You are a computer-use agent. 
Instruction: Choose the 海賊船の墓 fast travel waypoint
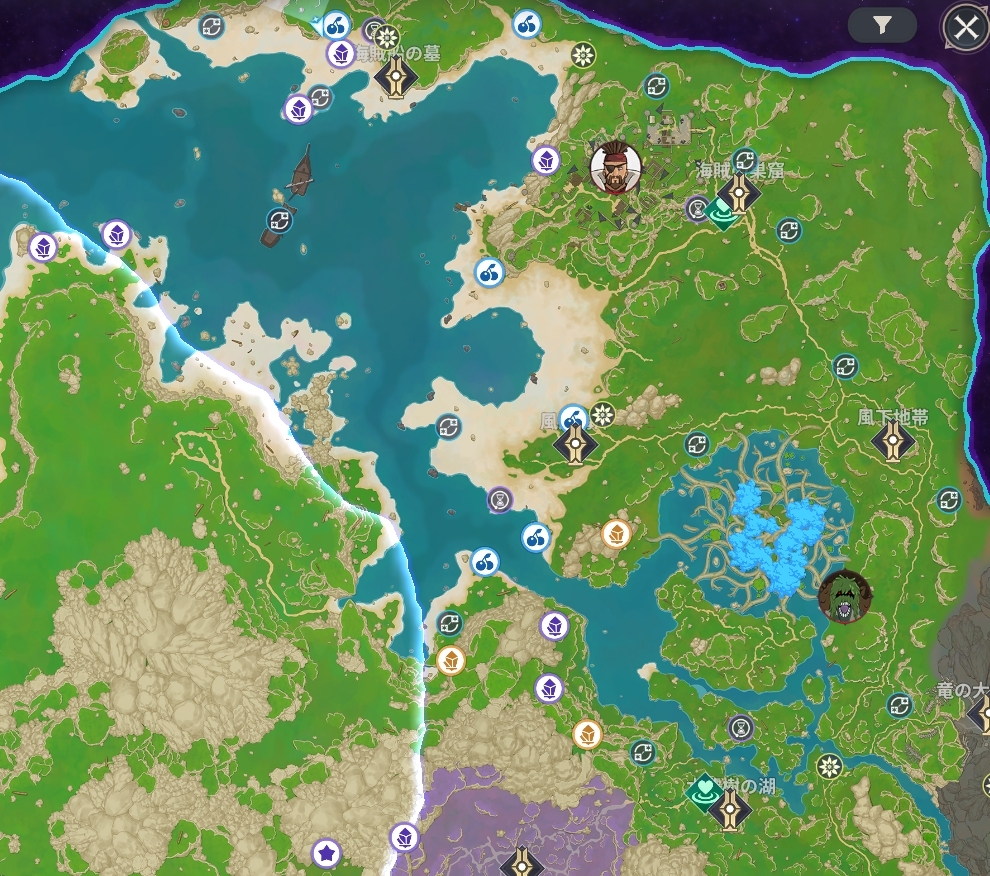[x=397, y=79]
